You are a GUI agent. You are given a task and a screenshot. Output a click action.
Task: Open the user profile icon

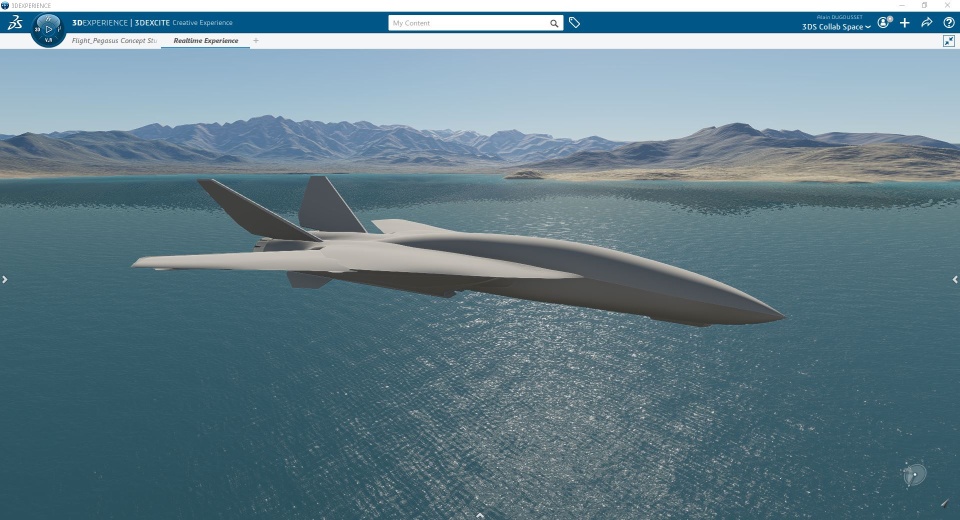[x=884, y=22]
